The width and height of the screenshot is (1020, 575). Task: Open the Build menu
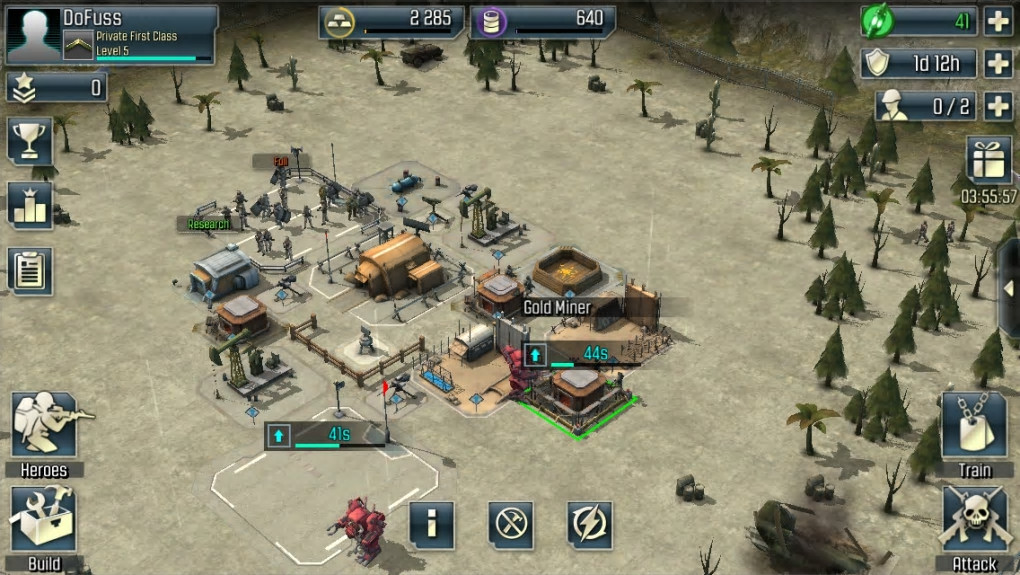(43, 520)
